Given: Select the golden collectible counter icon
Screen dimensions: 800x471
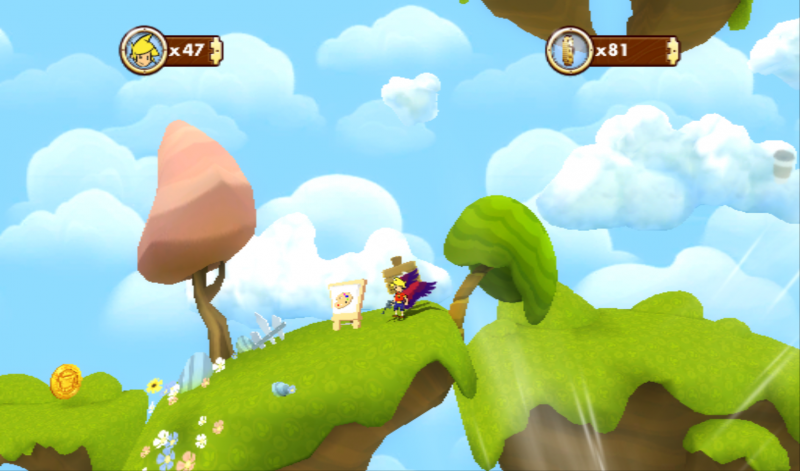Looking at the screenshot, I should pos(569,49).
